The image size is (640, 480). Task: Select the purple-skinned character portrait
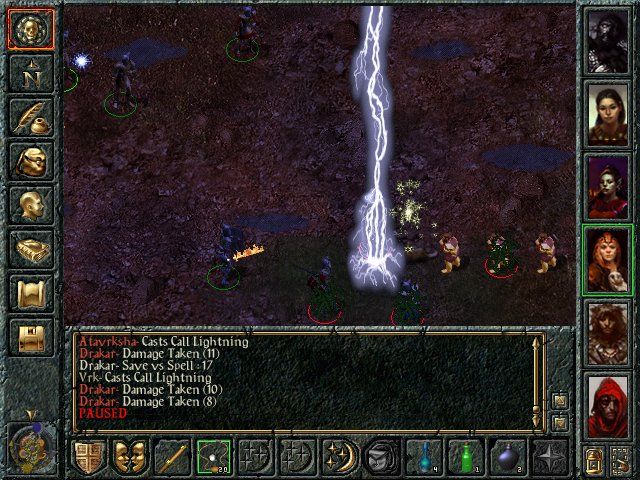[x=606, y=185]
